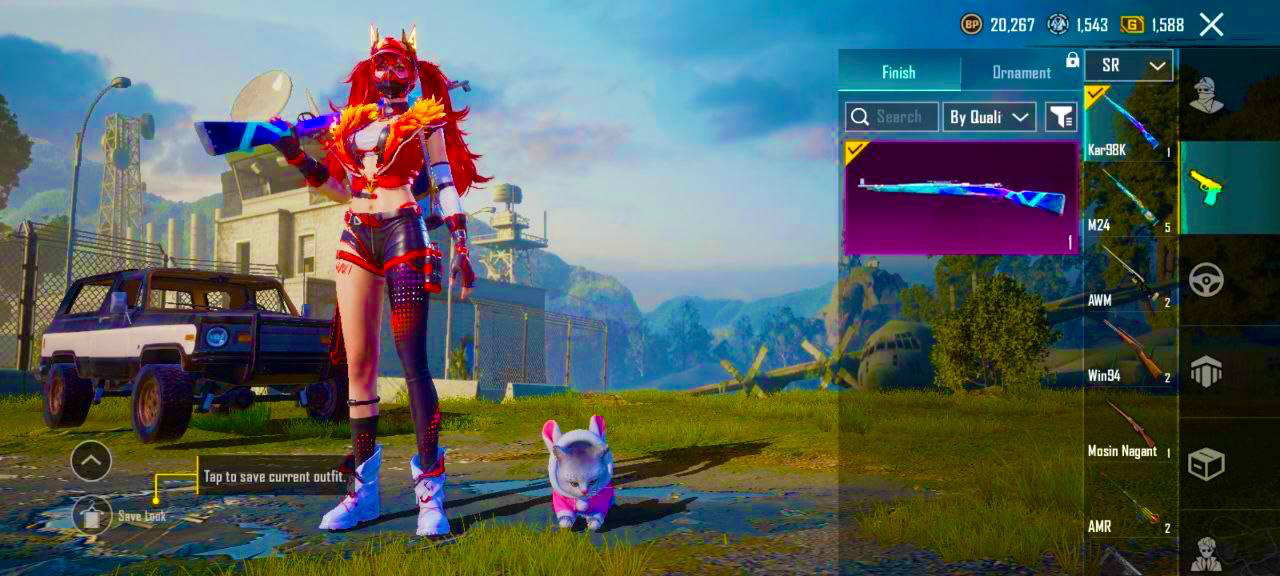
Task: Open the filter options button
Action: click(x=1060, y=117)
